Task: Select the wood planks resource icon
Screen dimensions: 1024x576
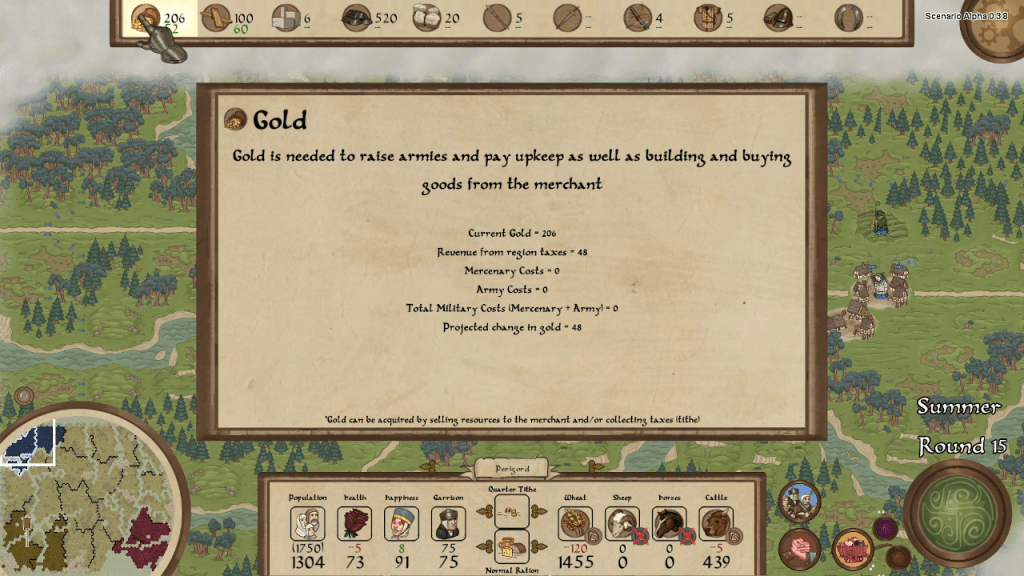Action: coord(216,18)
